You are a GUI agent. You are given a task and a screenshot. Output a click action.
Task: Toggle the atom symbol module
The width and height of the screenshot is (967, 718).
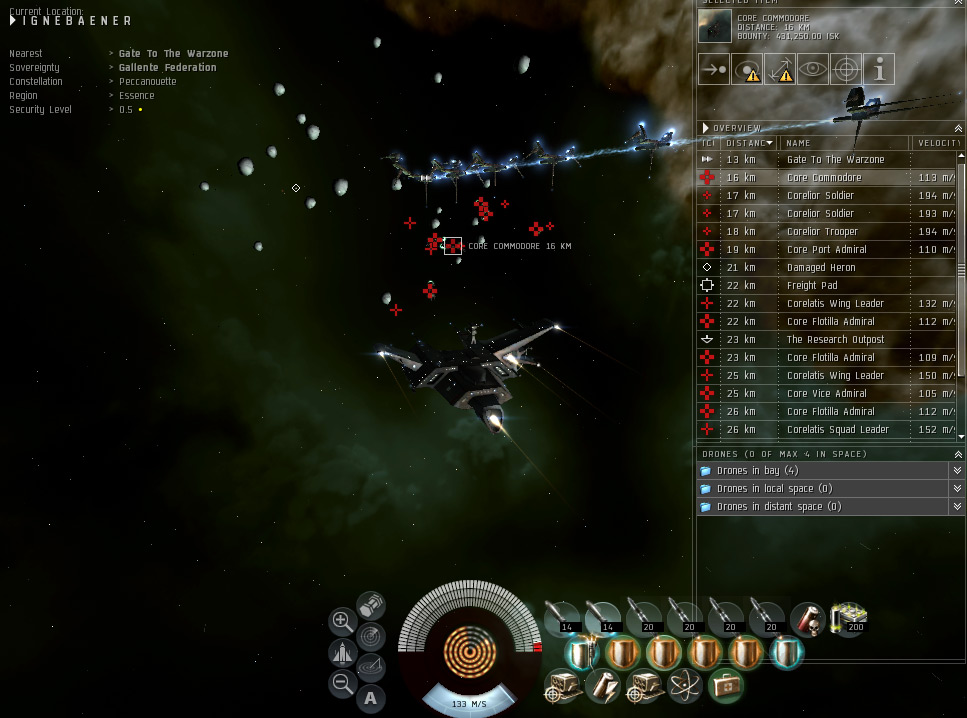click(684, 686)
